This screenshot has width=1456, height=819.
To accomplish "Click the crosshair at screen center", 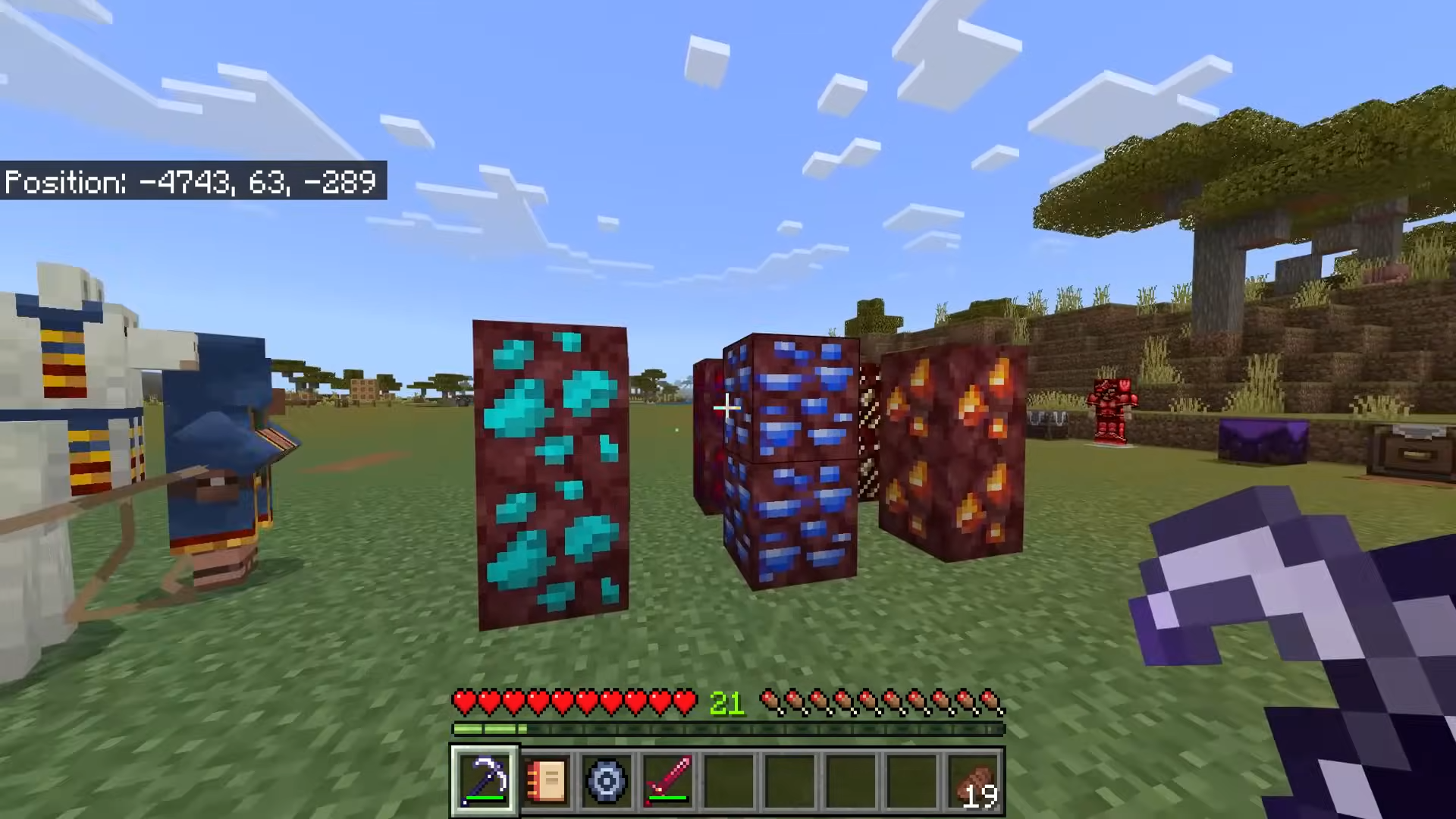I will [x=726, y=408].
